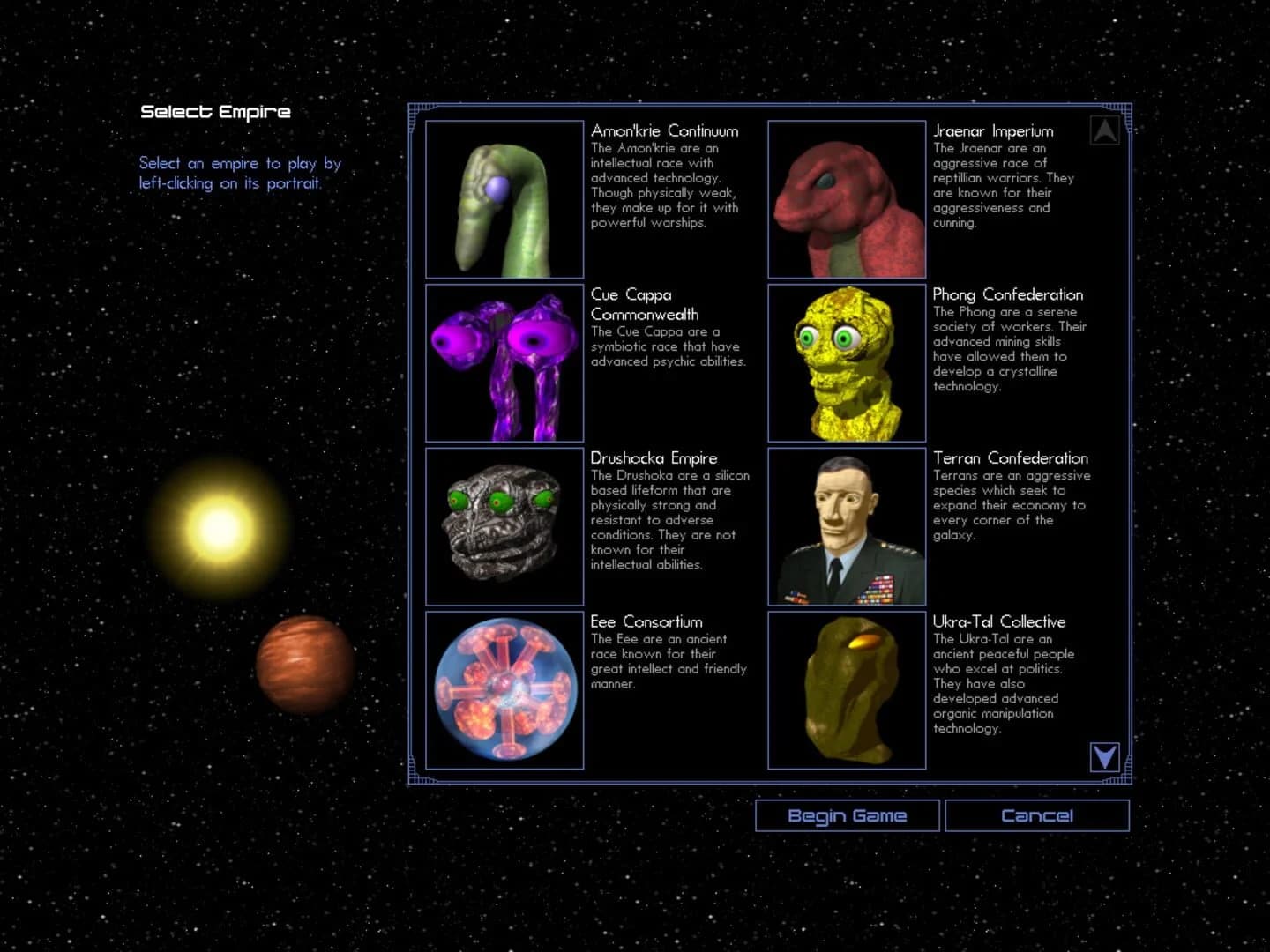Image resolution: width=1270 pixels, height=952 pixels.
Task: Select the Phong Confederation portrait
Action: [x=846, y=362]
